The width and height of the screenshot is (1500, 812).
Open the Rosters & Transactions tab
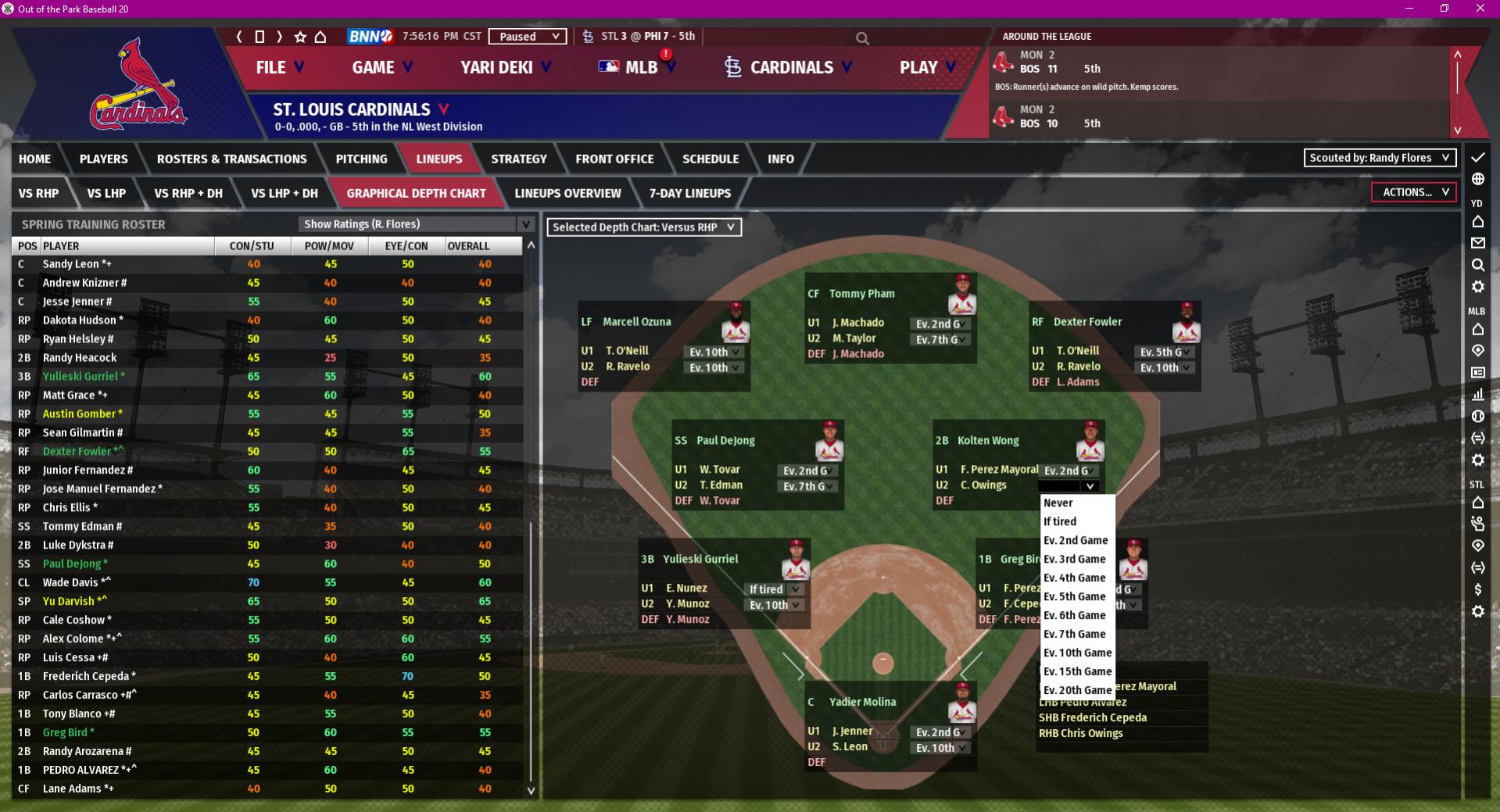coord(231,159)
